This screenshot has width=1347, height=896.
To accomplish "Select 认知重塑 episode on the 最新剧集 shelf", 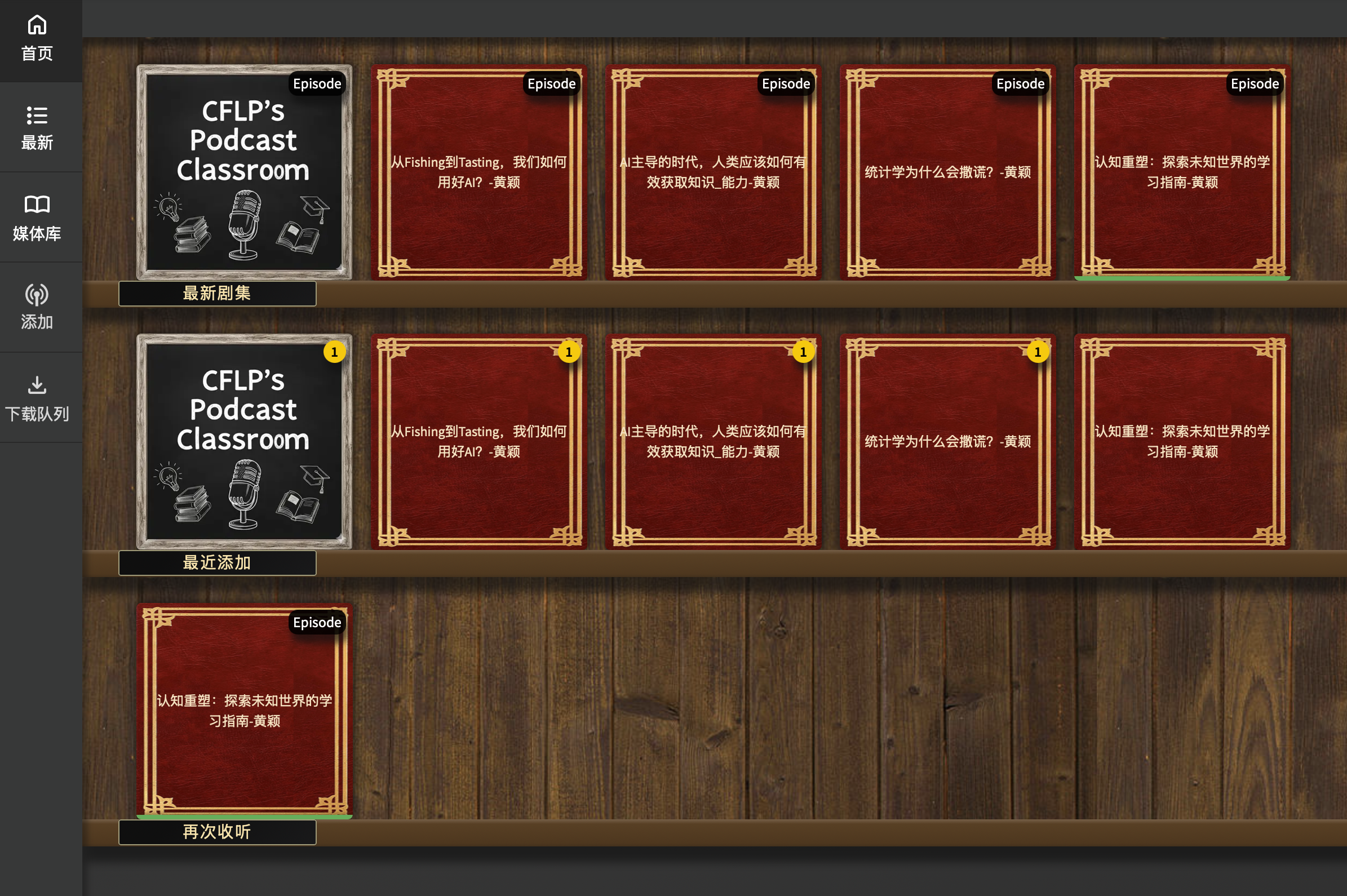I will 1181,172.
